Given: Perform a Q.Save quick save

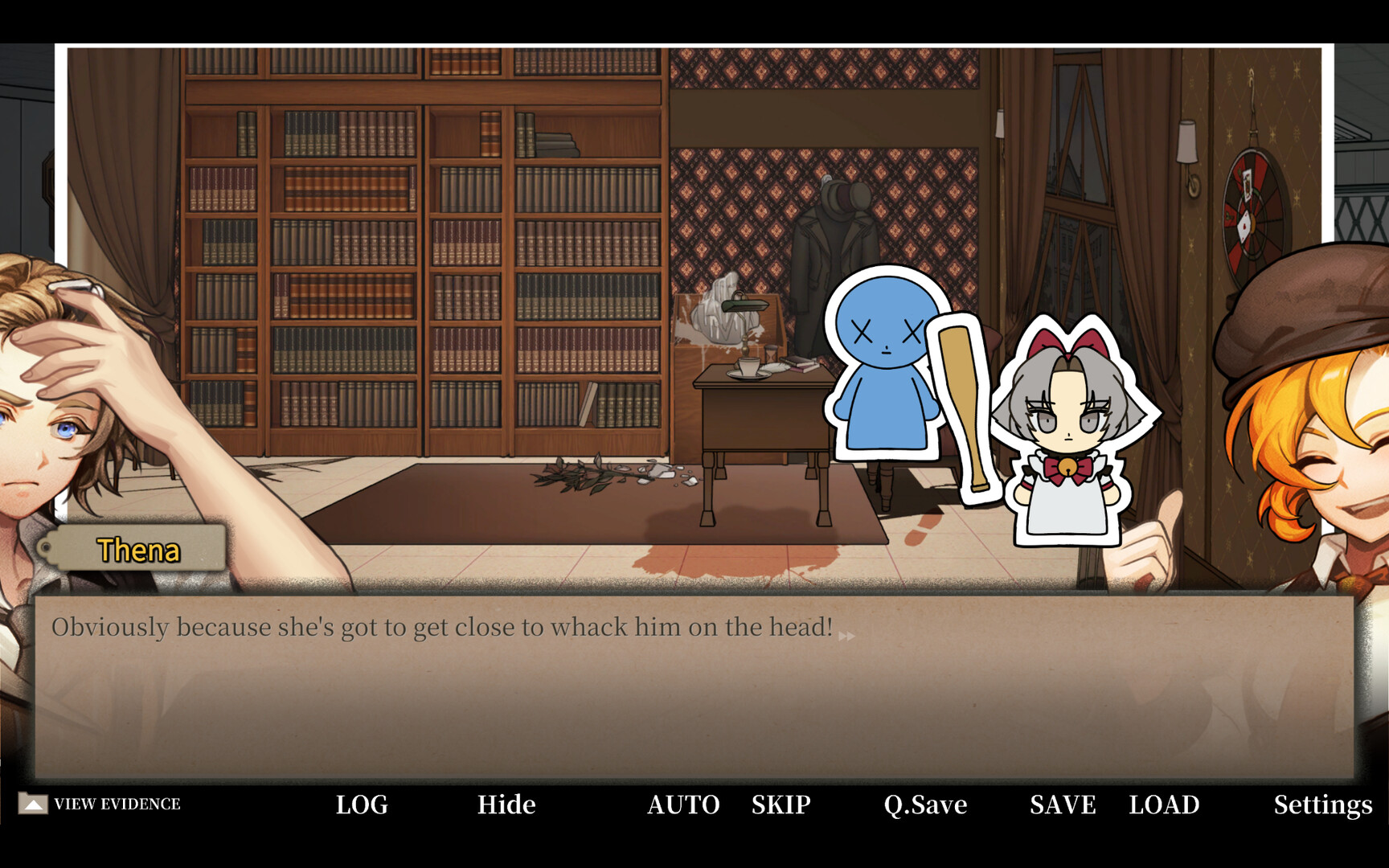Looking at the screenshot, I should (924, 804).
